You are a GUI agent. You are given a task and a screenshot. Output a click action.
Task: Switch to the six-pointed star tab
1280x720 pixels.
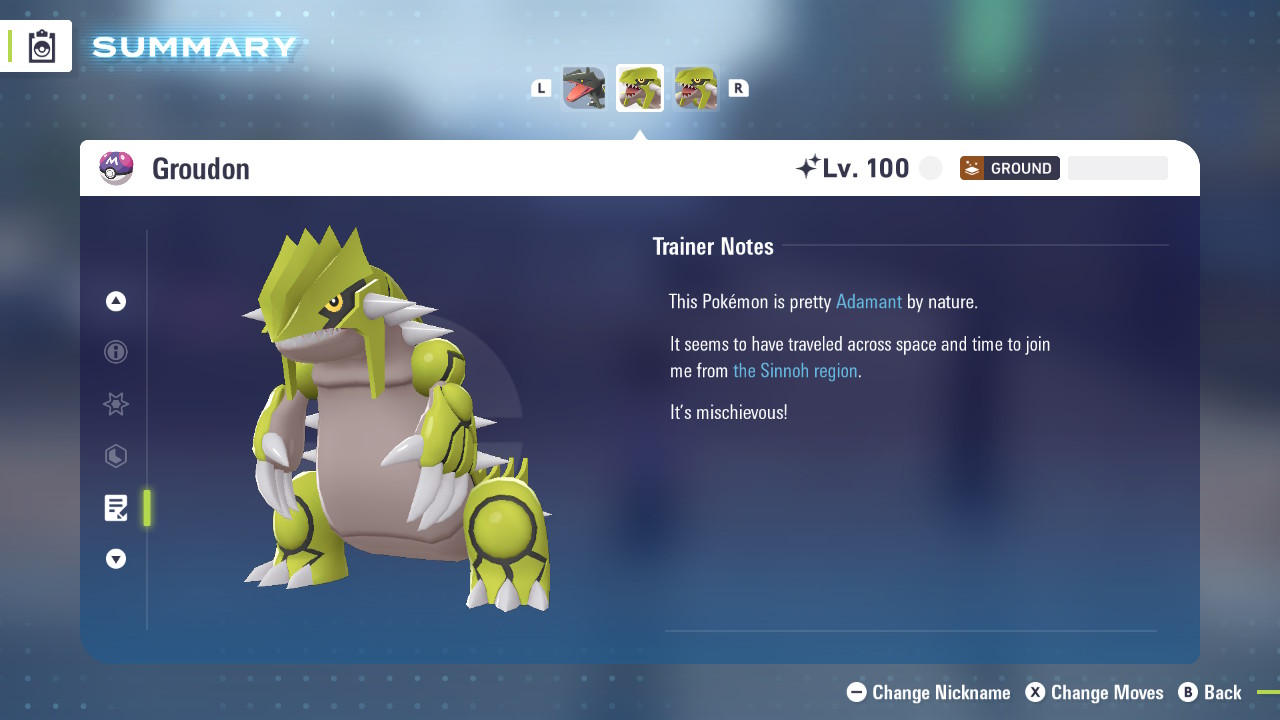click(116, 404)
